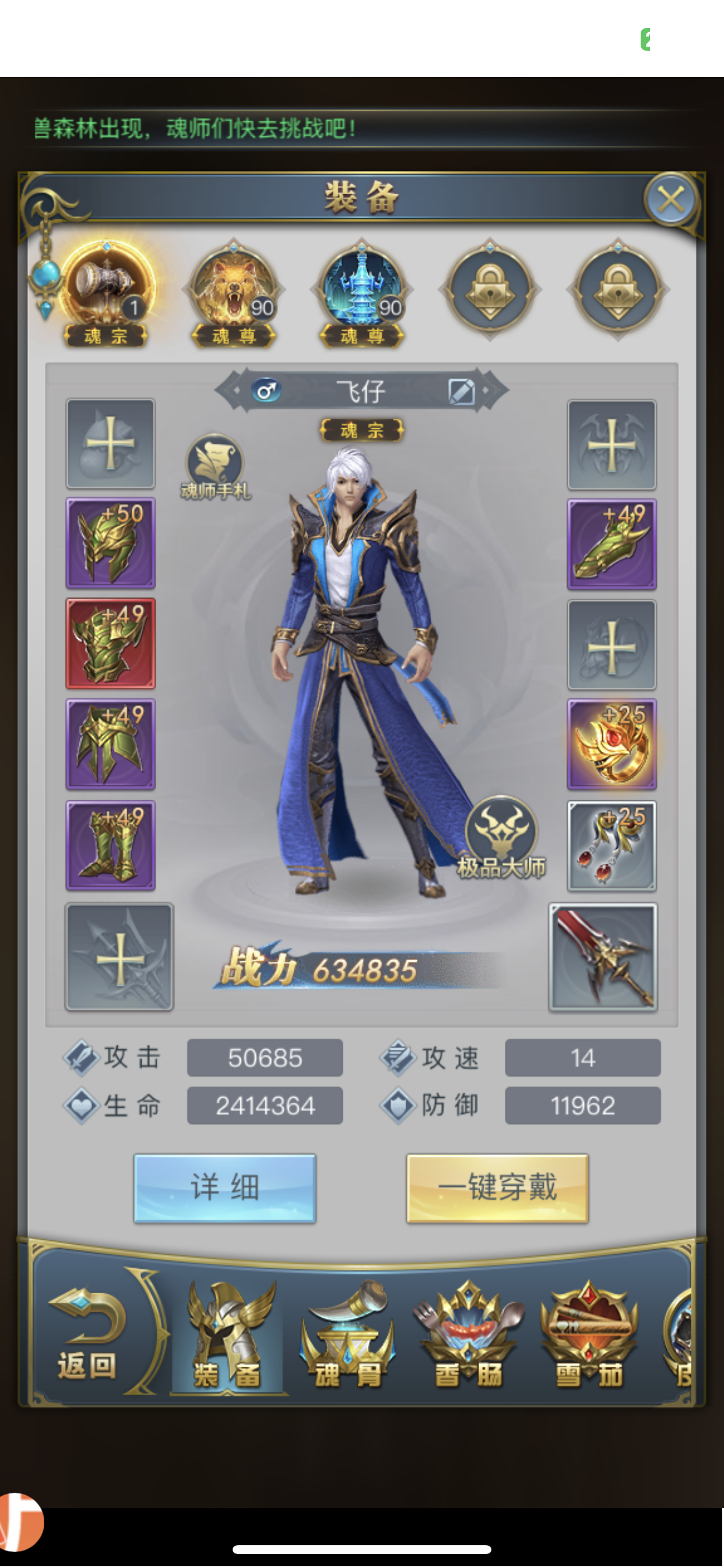Edit the character name 飞仔

coord(461,391)
